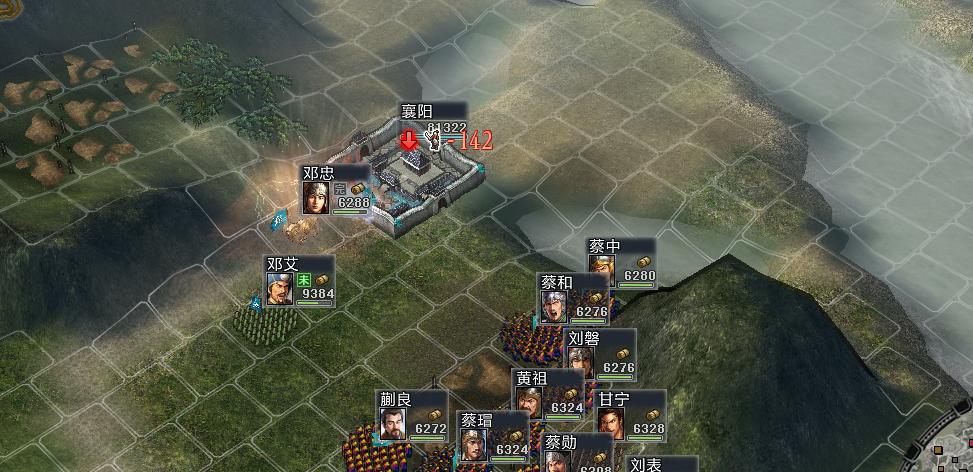Select Deng Zhong's (邓忠) unit portrait
The height and width of the screenshot is (472, 973).
tap(317, 197)
